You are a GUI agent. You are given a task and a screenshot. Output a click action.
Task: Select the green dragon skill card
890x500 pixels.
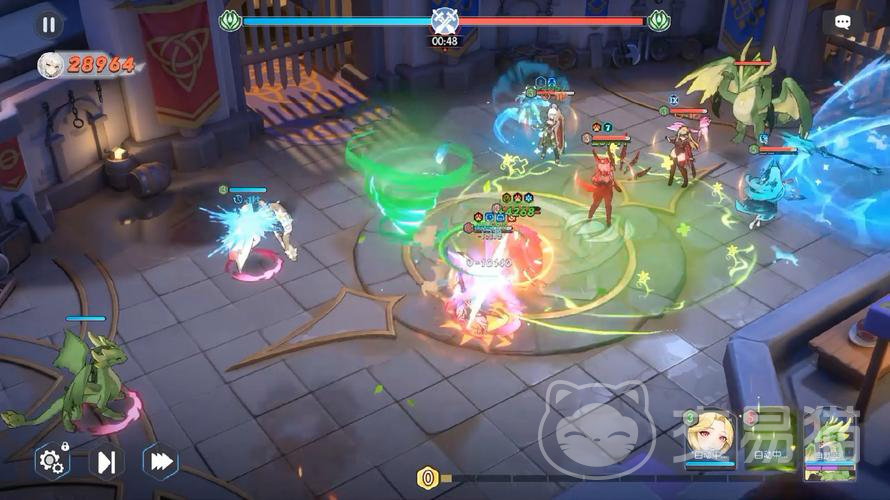(x=830, y=442)
